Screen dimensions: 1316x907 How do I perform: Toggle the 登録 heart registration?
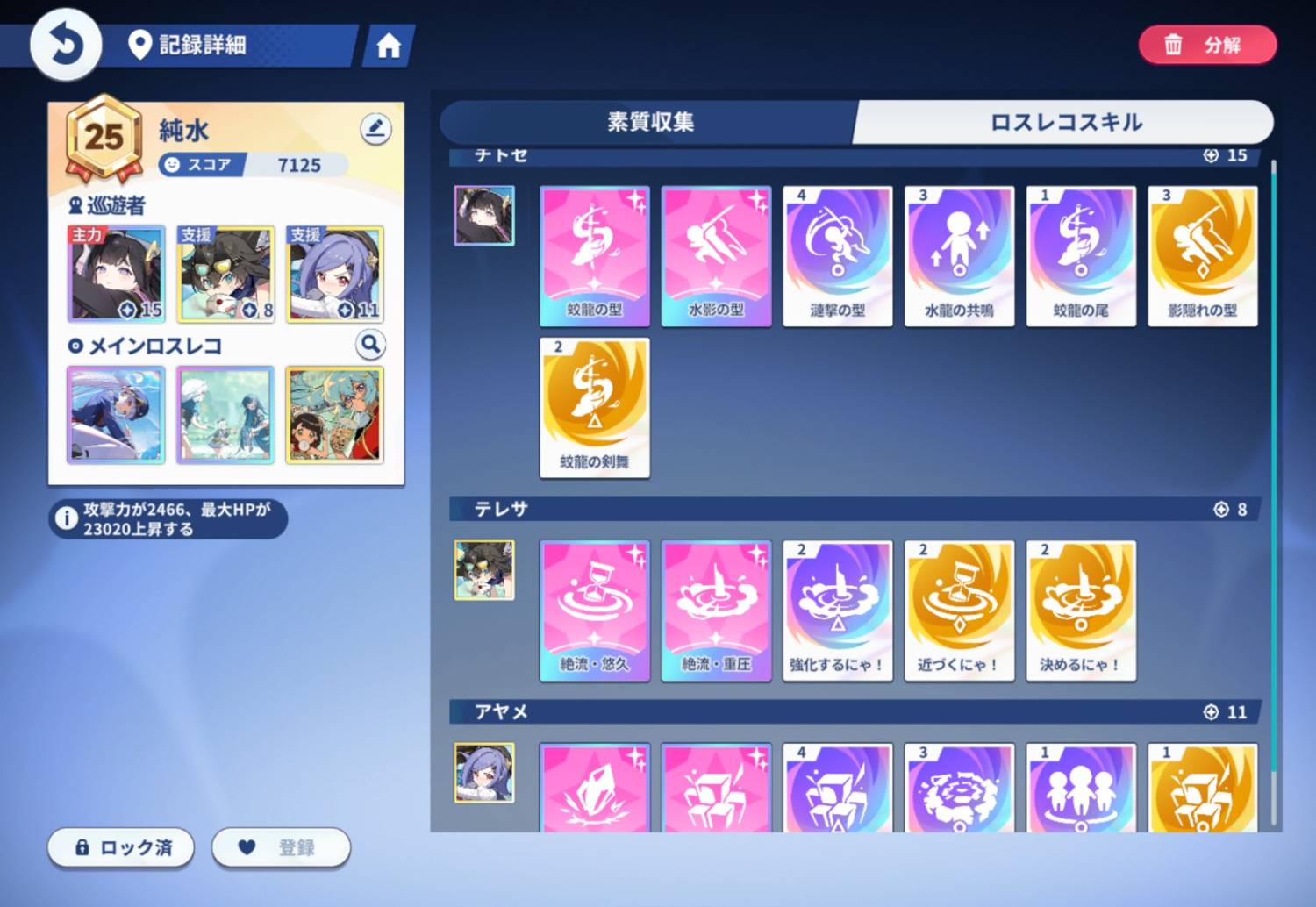point(281,847)
